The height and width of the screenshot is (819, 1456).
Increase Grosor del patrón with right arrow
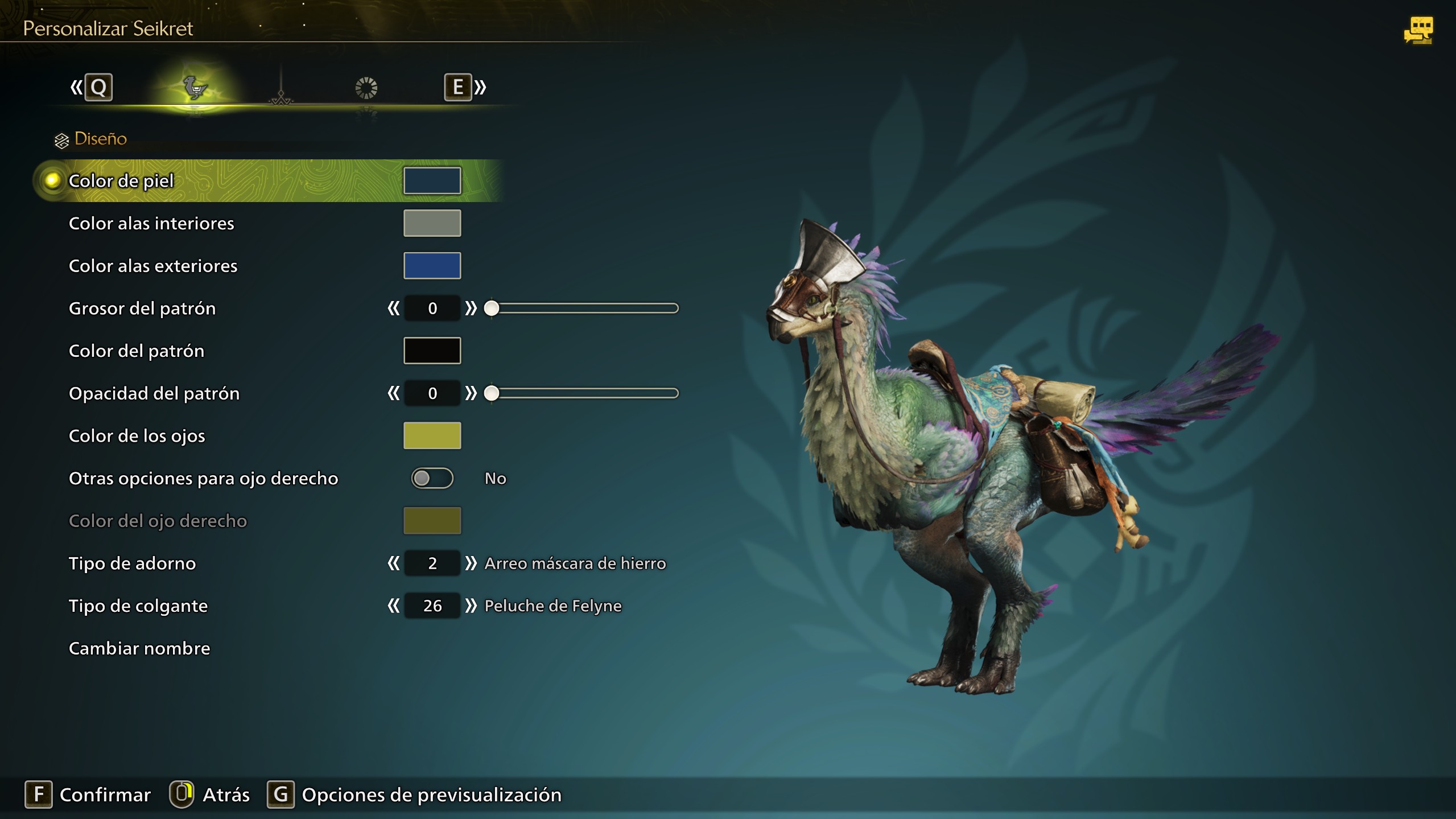[471, 308]
